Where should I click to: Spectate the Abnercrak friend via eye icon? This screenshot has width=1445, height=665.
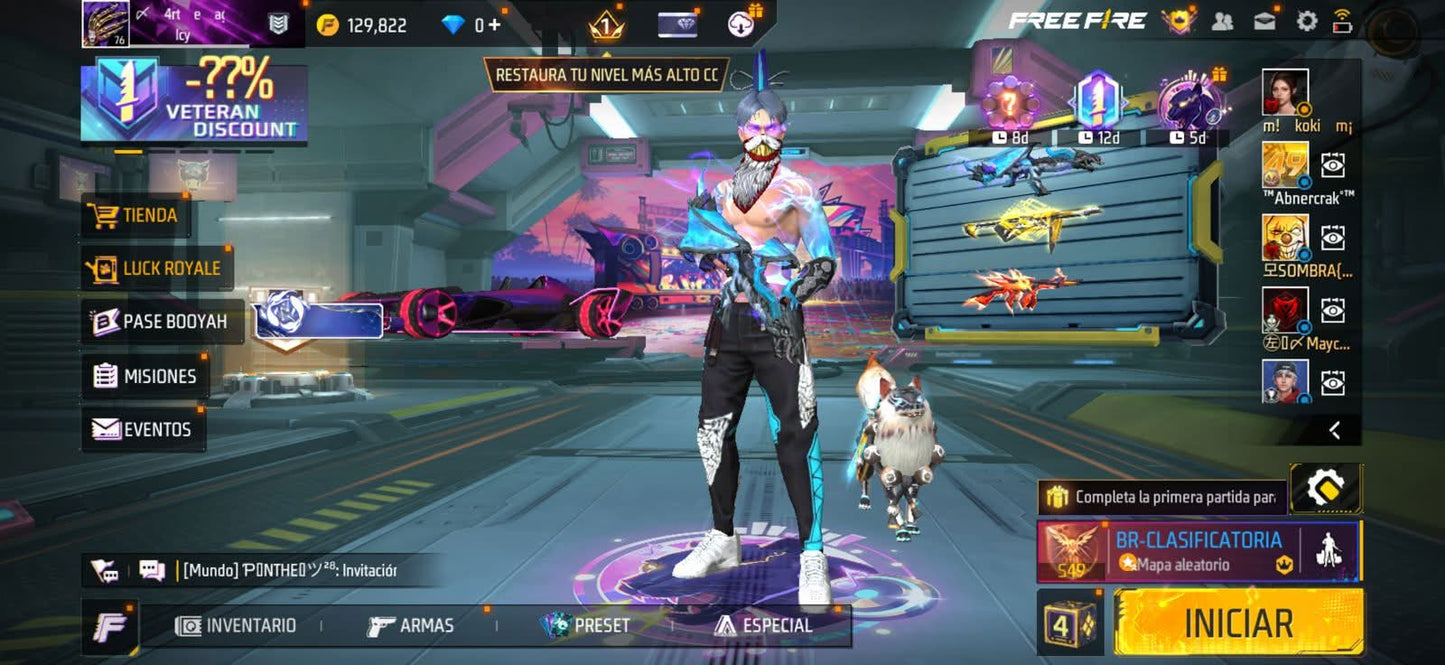pos(1333,165)
